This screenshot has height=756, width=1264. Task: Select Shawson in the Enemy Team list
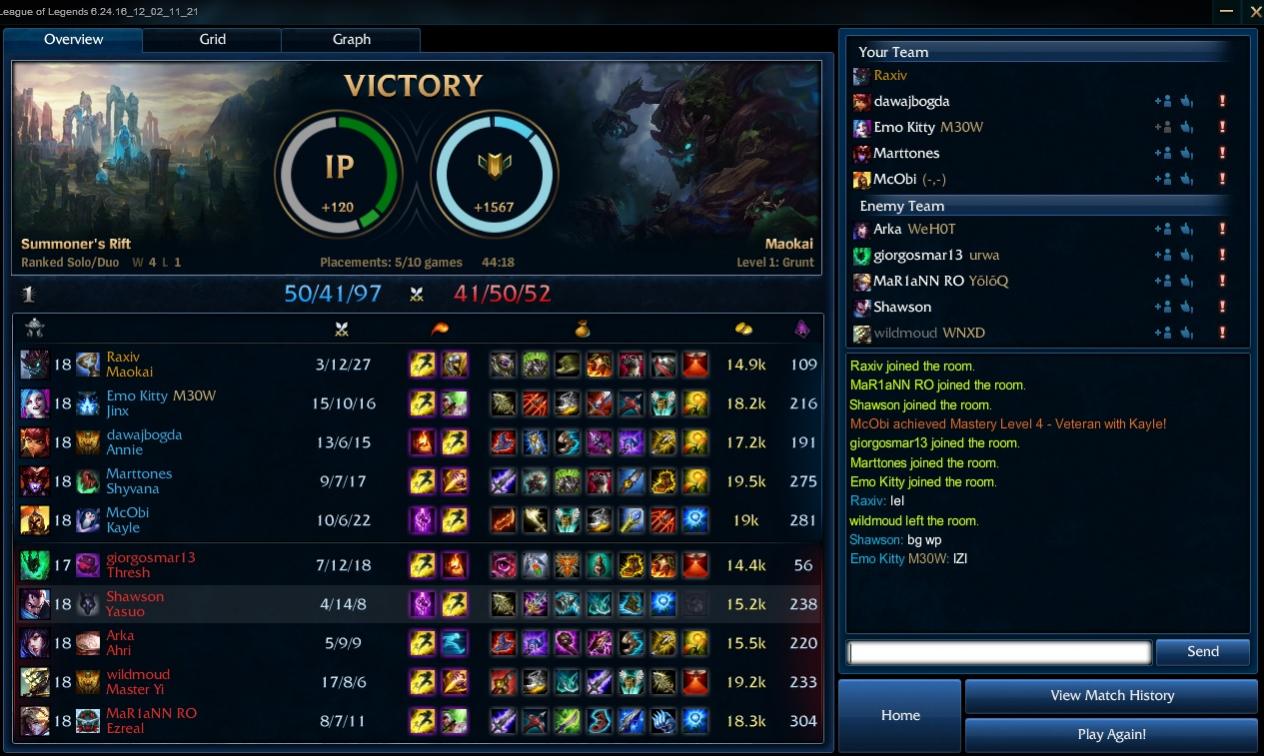click(x=902, y=307)
